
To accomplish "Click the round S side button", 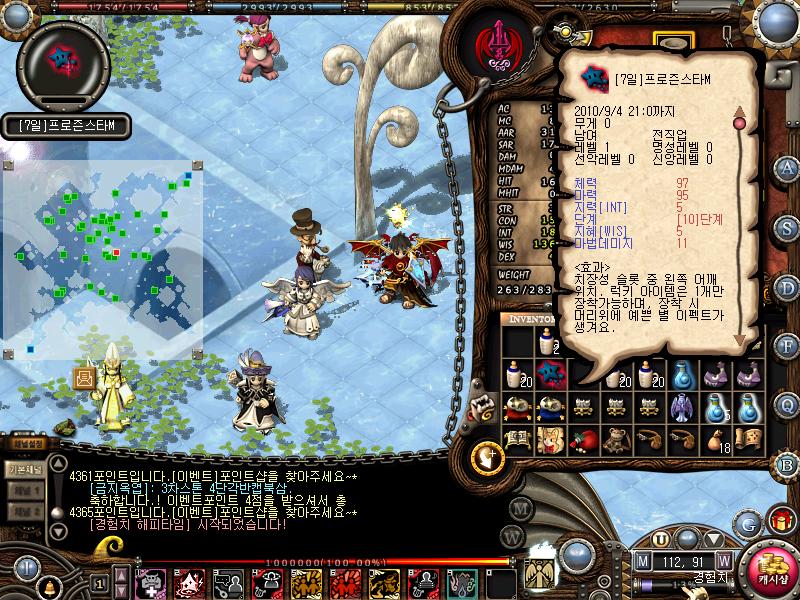I will point(787,226).
